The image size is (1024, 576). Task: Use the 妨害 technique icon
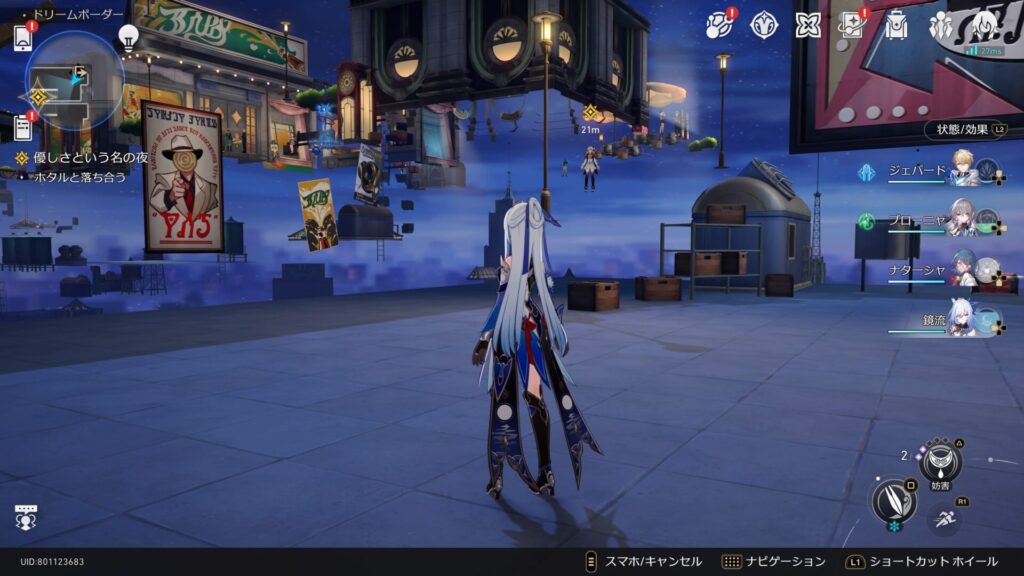tap(940, 461)
